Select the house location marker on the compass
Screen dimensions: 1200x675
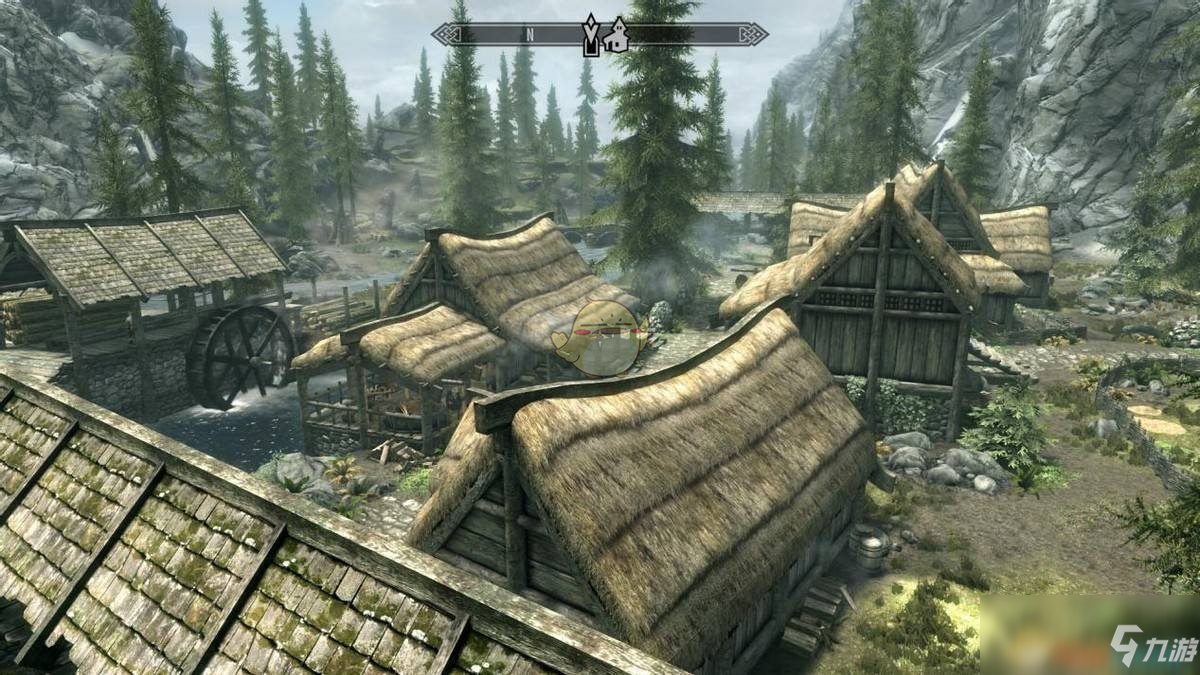click(x=619, y=35)
